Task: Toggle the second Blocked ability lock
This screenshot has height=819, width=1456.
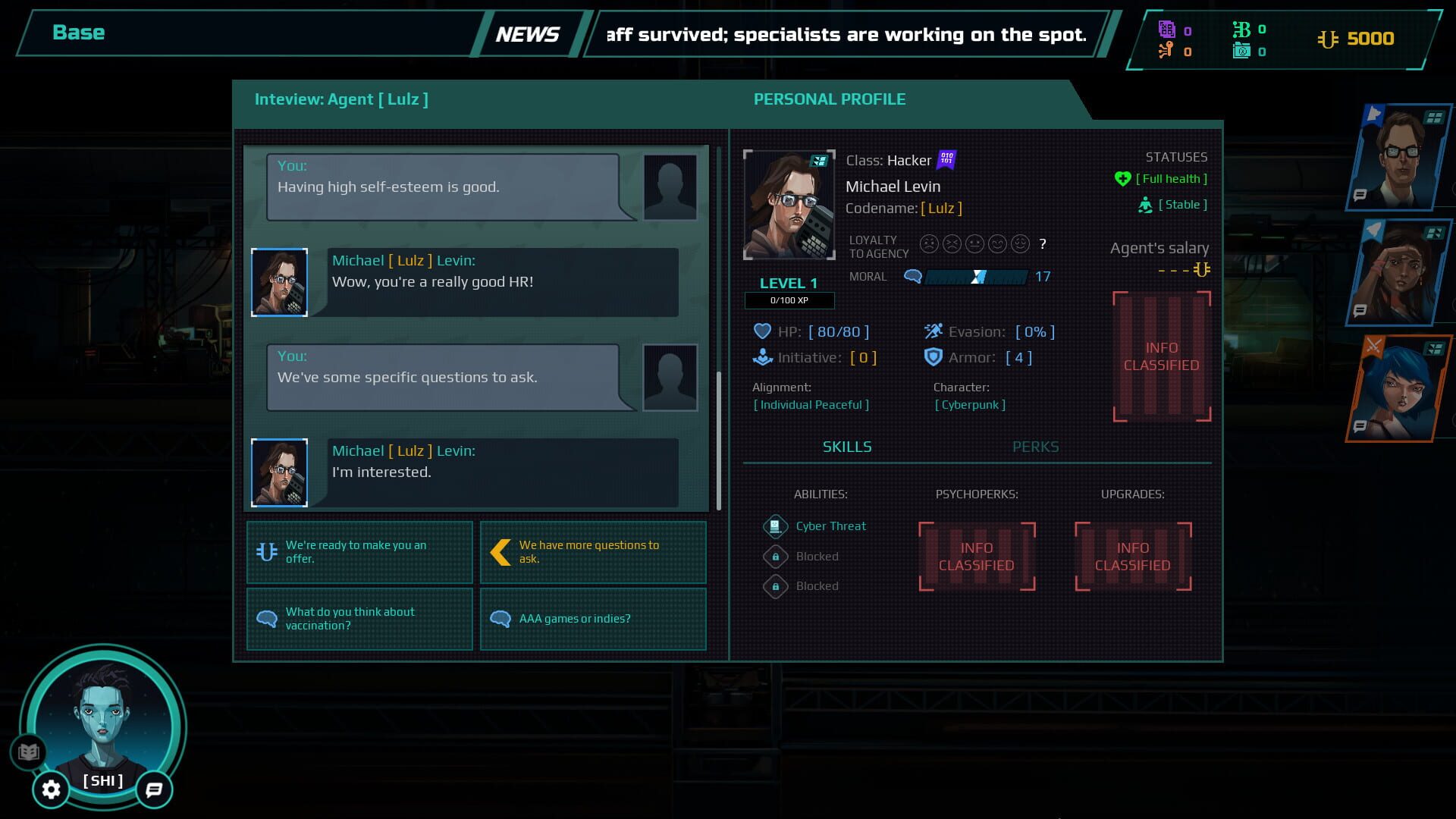Action: pyautogui.click(x=774, y=586)
